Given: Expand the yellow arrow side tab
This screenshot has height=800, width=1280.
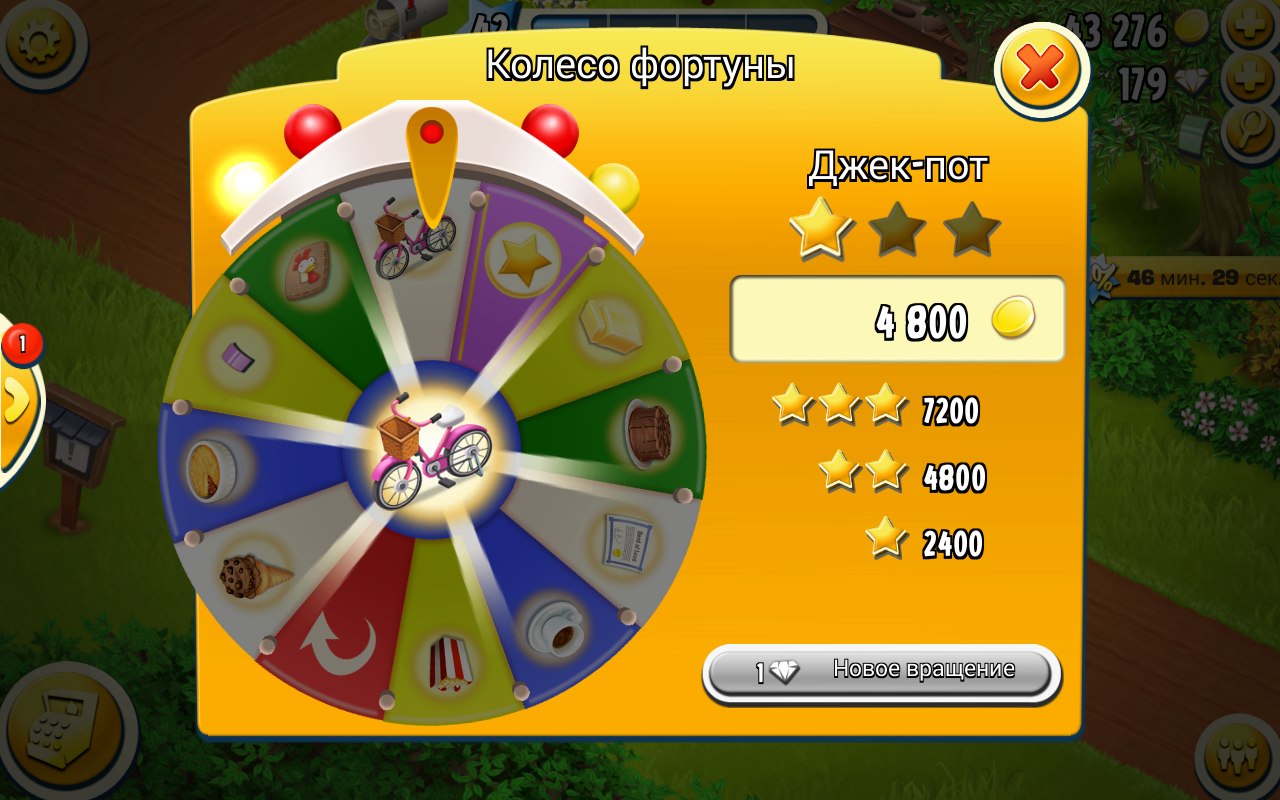Looking at the screenshot, I should [x=15, y=402].
